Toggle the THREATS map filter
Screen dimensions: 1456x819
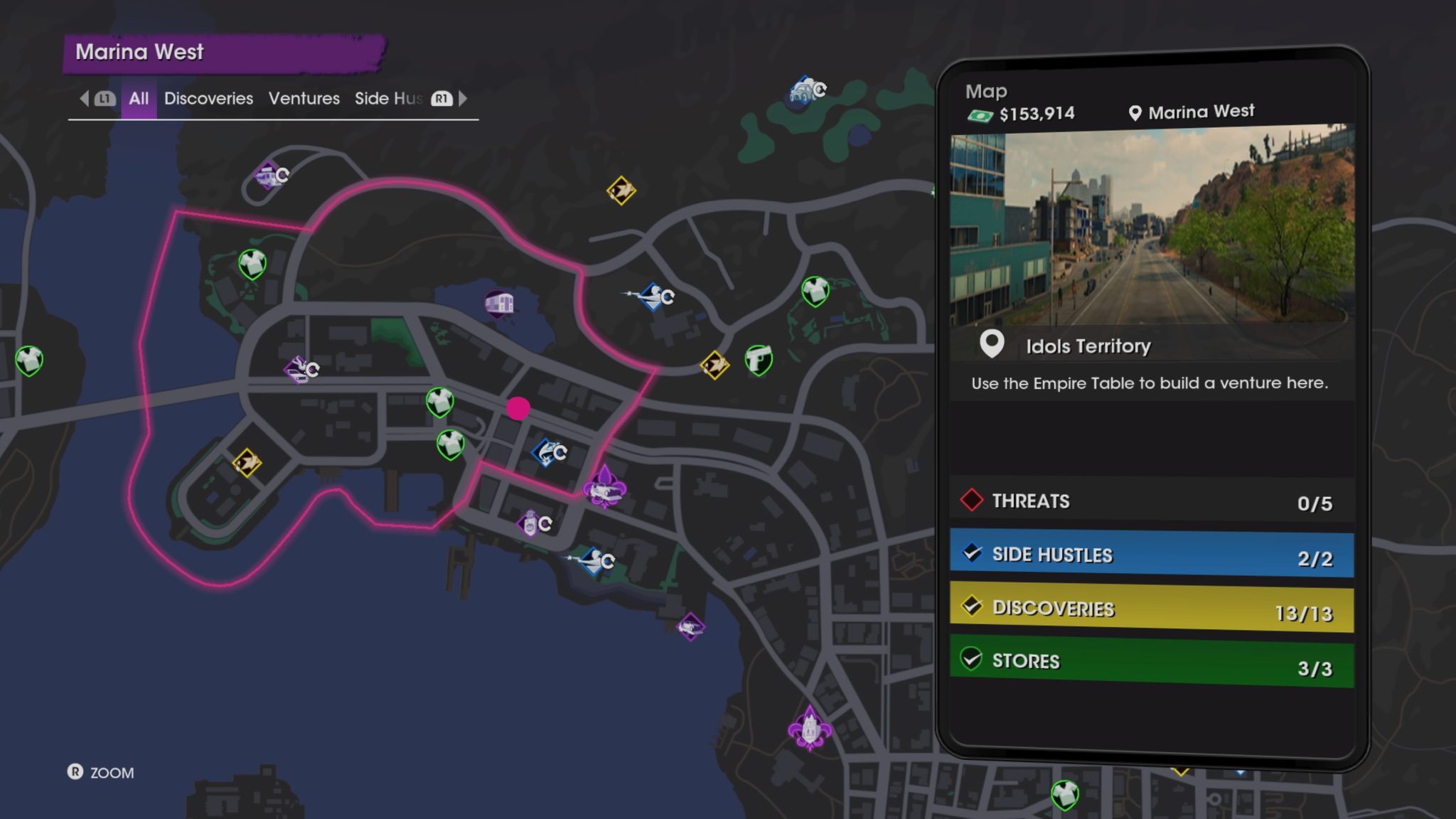1152,501
